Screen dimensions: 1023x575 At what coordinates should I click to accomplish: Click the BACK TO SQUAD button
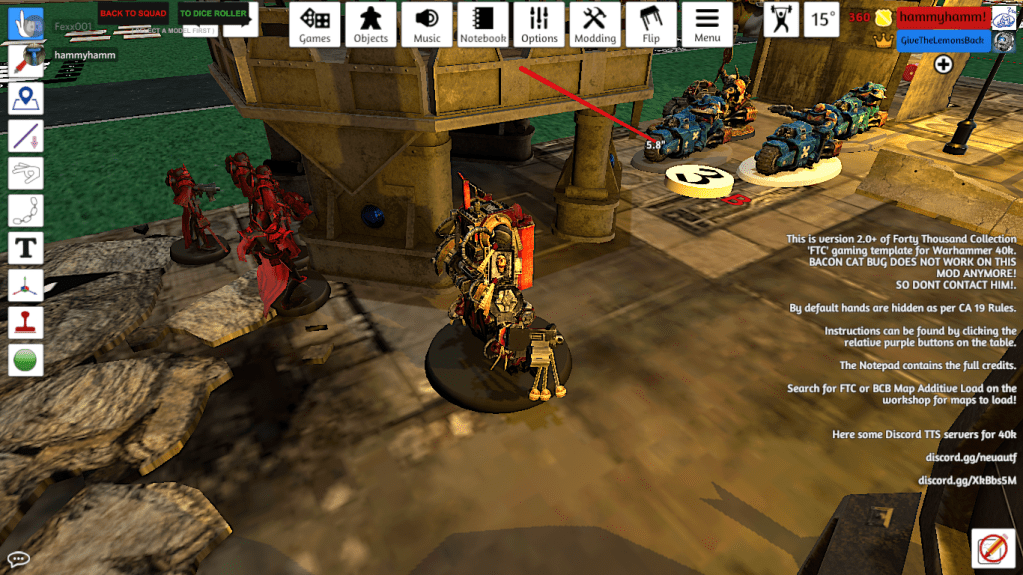(133, 13)
